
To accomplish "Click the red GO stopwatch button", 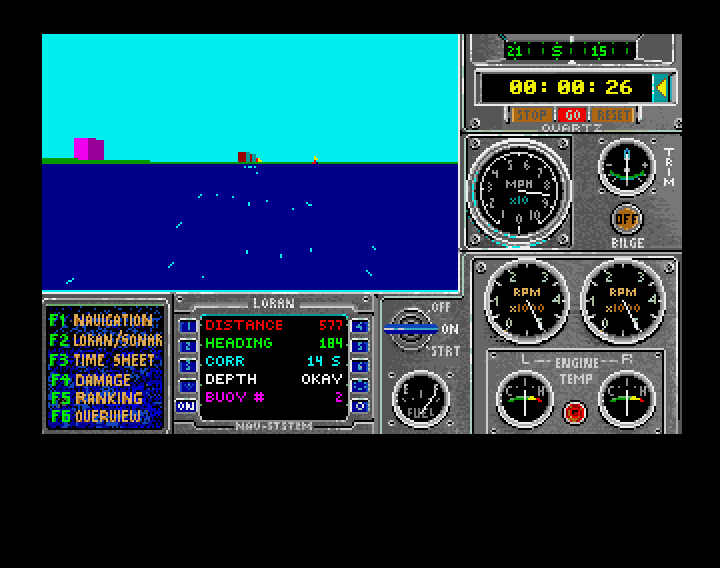I will click(x=572, y=115).
